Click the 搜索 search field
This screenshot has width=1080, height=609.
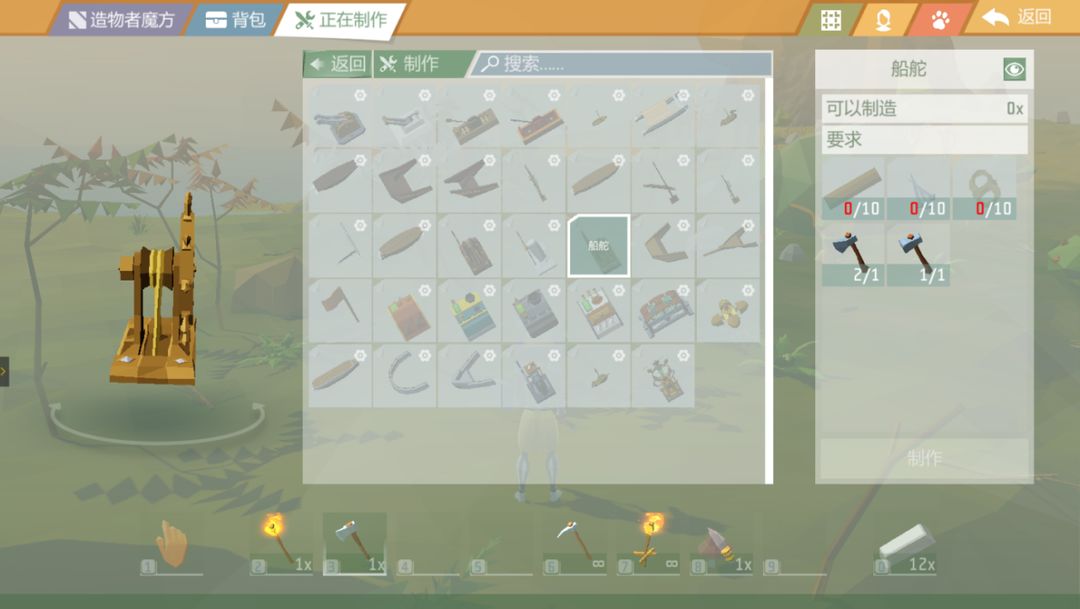(620, 64)
